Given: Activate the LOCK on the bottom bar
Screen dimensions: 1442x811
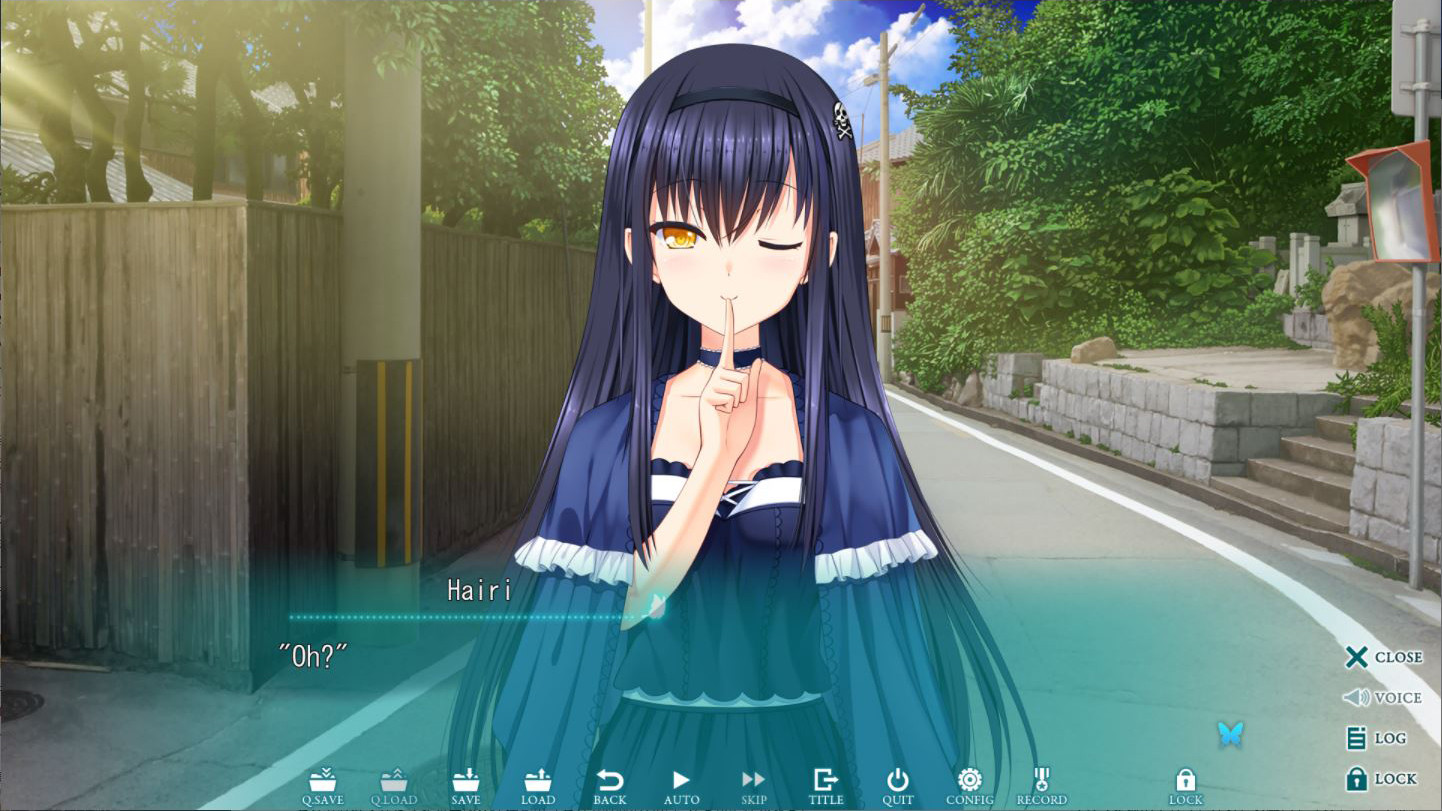Looking at the screenshot, I should [x=1185, y=785].
